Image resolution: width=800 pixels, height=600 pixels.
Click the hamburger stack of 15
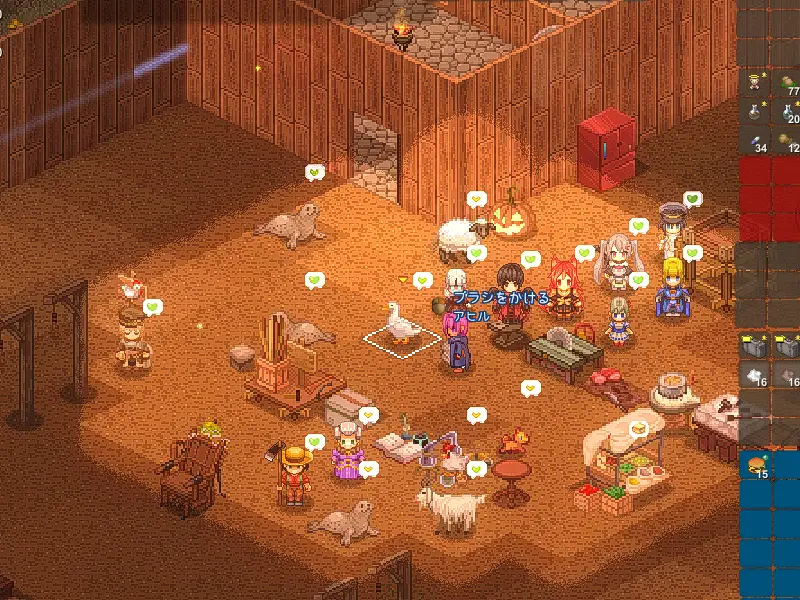[757, 465]
